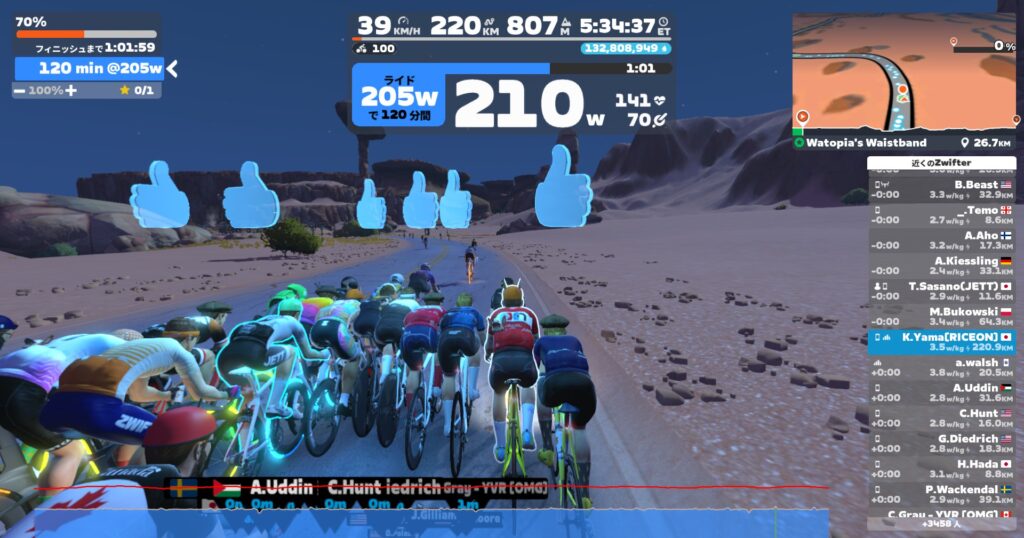1024x538 pixels.
Task: Select A.Aho in the rider list
Action: coord(942,240)
